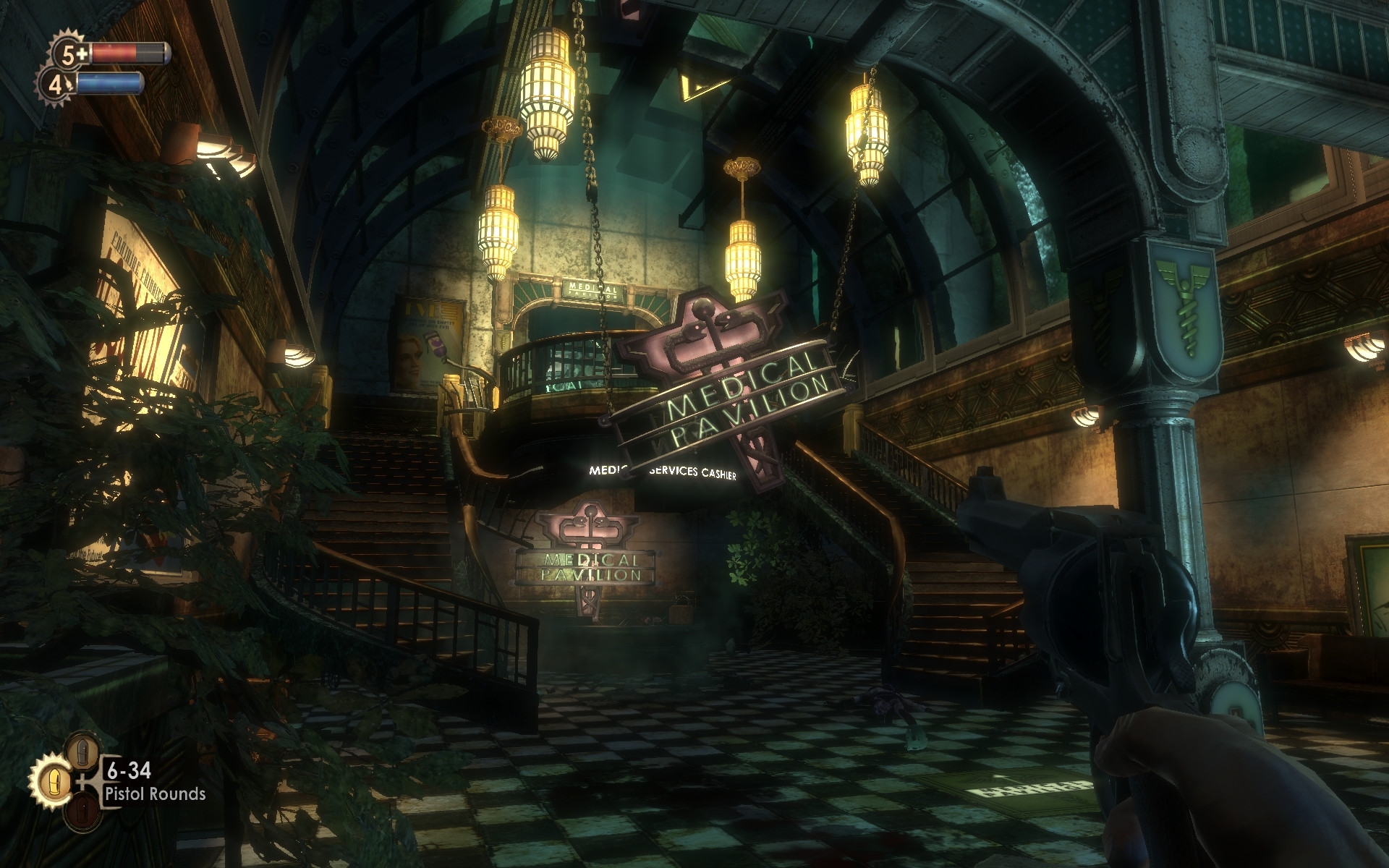Choose the dark red bullet ammo type
This screenshot has height=868, width=1389.
pyautogui.click(x=82, y=810)
